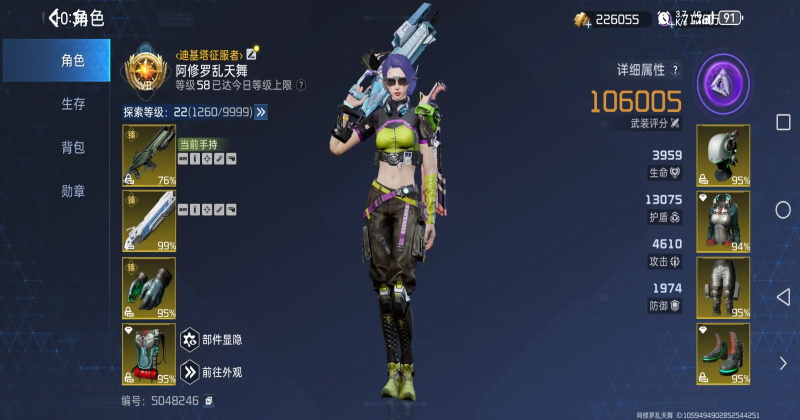
Task: Inspect the green gloves equipment slot
Action: click(x=149, y=287)
